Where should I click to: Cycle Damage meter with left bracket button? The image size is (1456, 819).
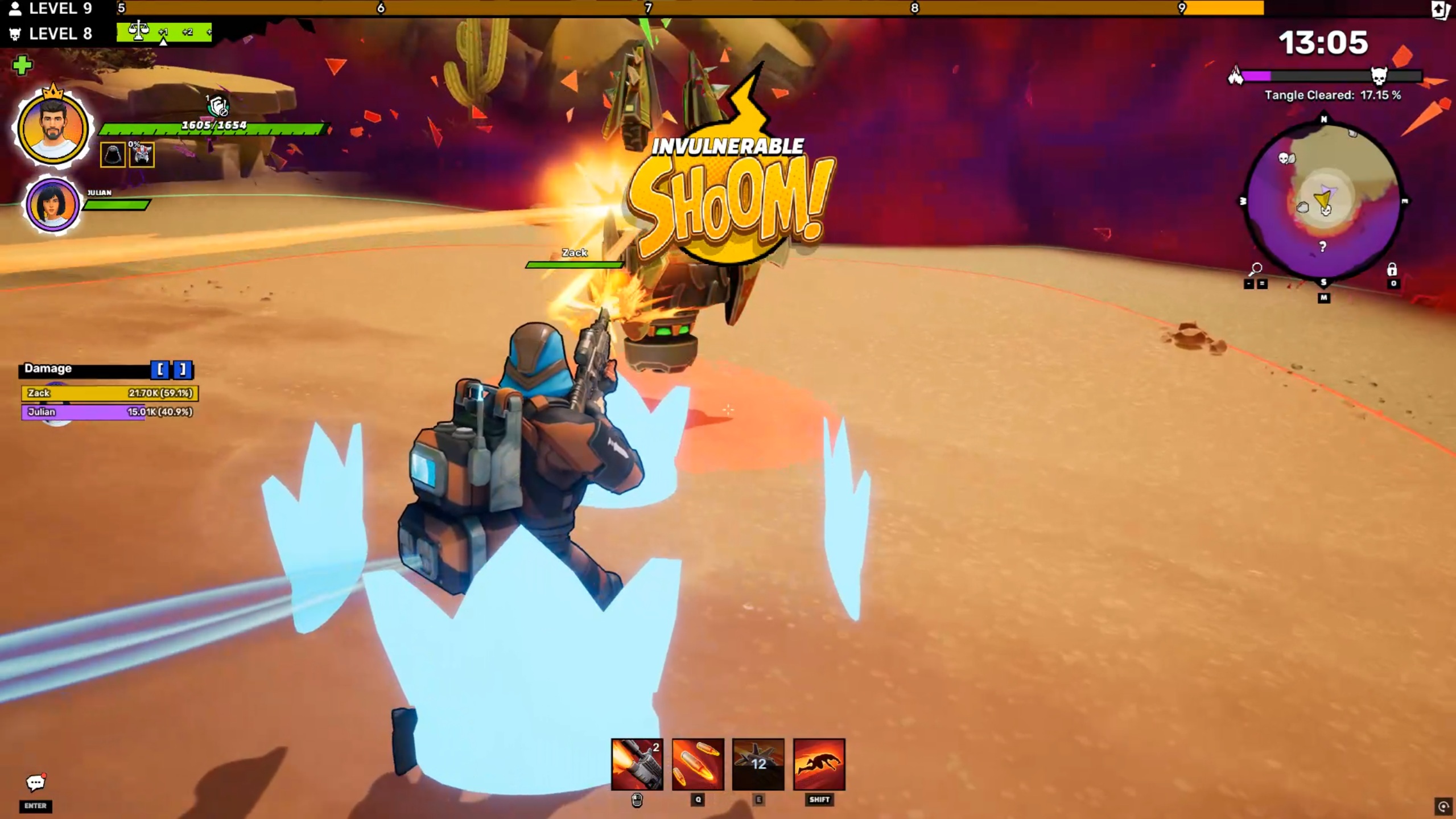tap(160, 369)
